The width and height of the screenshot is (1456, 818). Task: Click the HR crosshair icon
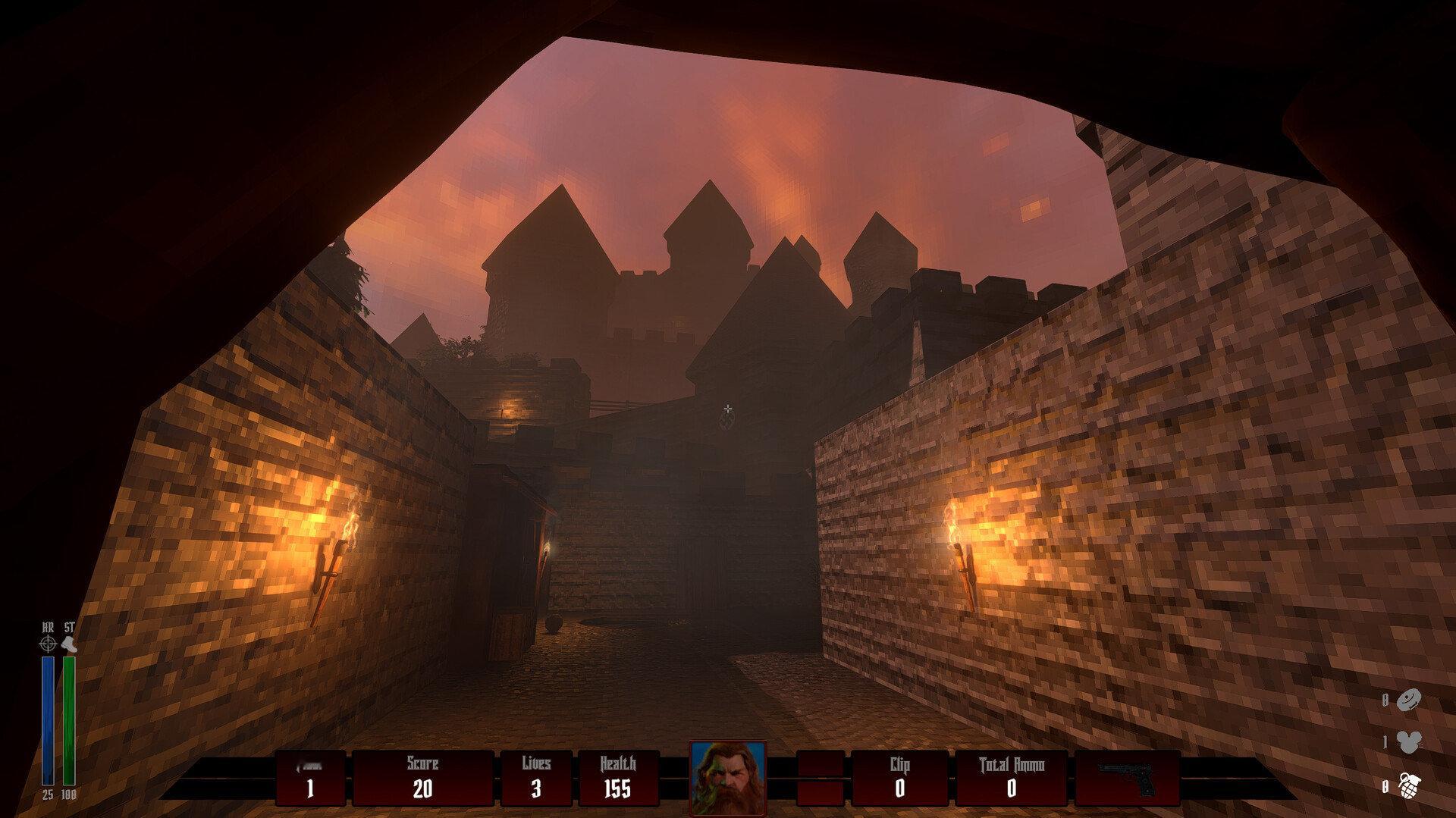click(48, 644)
